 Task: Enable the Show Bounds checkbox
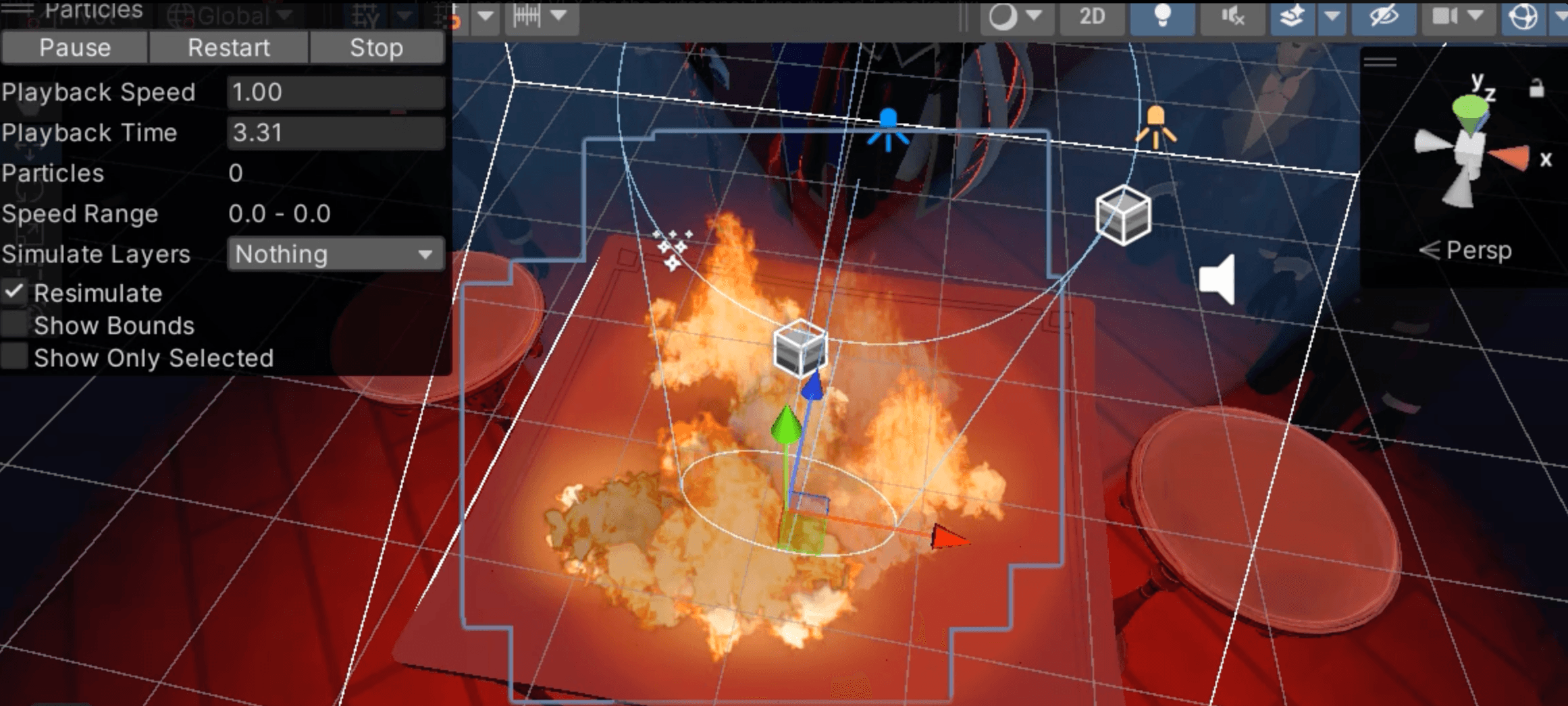pos(14,325)
